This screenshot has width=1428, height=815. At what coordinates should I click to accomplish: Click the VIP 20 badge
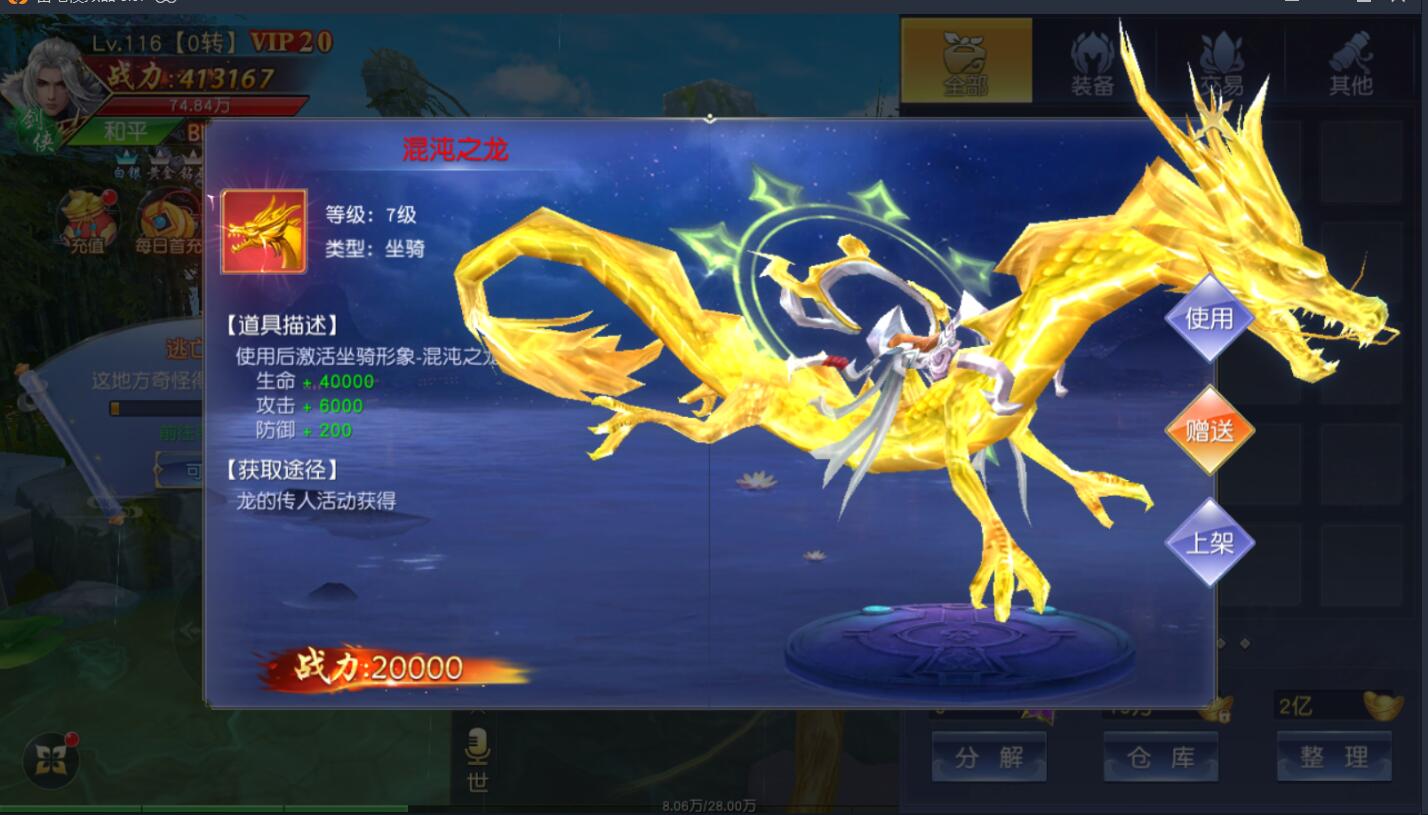point(290,42)
